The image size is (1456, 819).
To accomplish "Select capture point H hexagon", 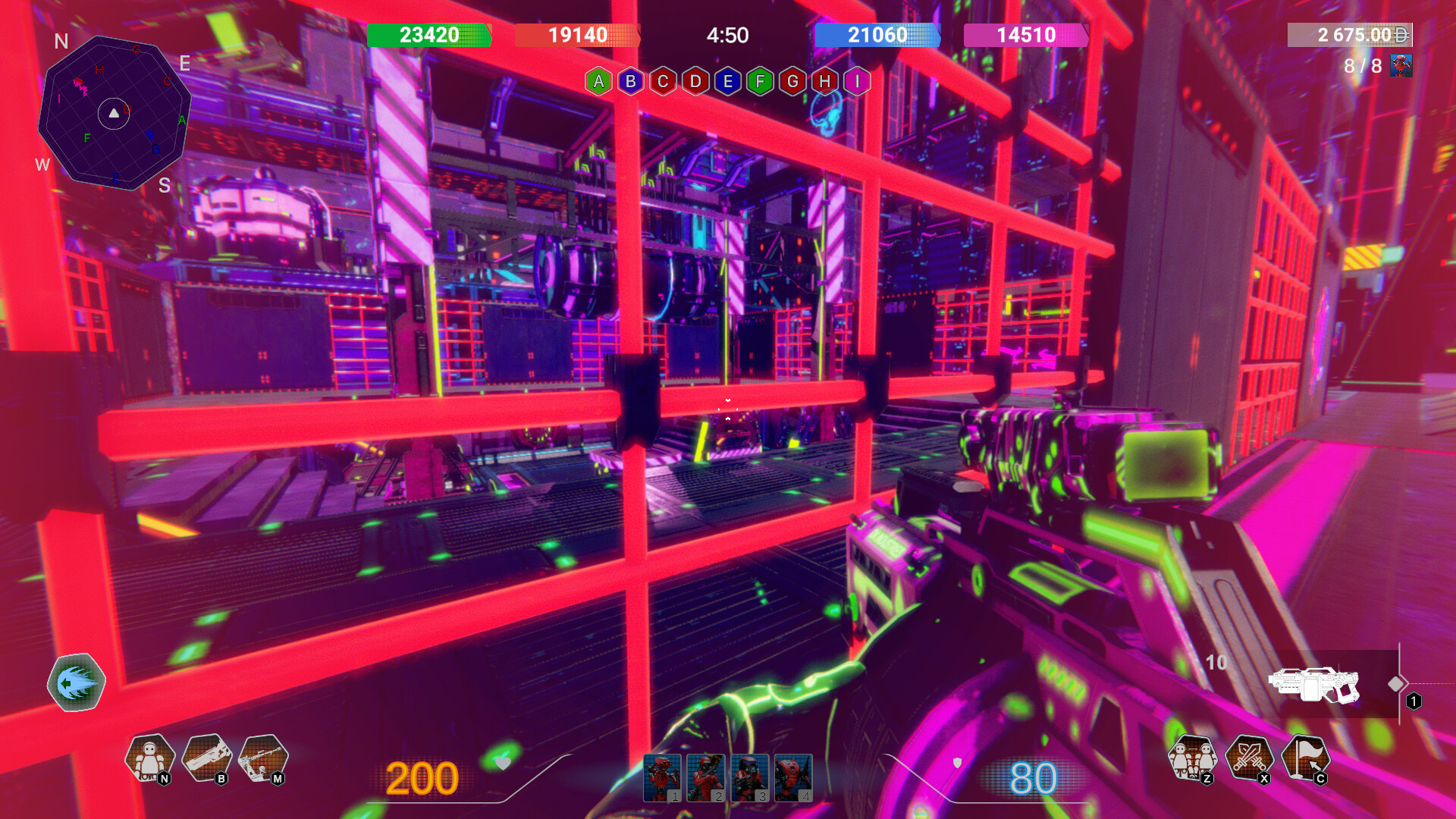I will click(825, 81).
